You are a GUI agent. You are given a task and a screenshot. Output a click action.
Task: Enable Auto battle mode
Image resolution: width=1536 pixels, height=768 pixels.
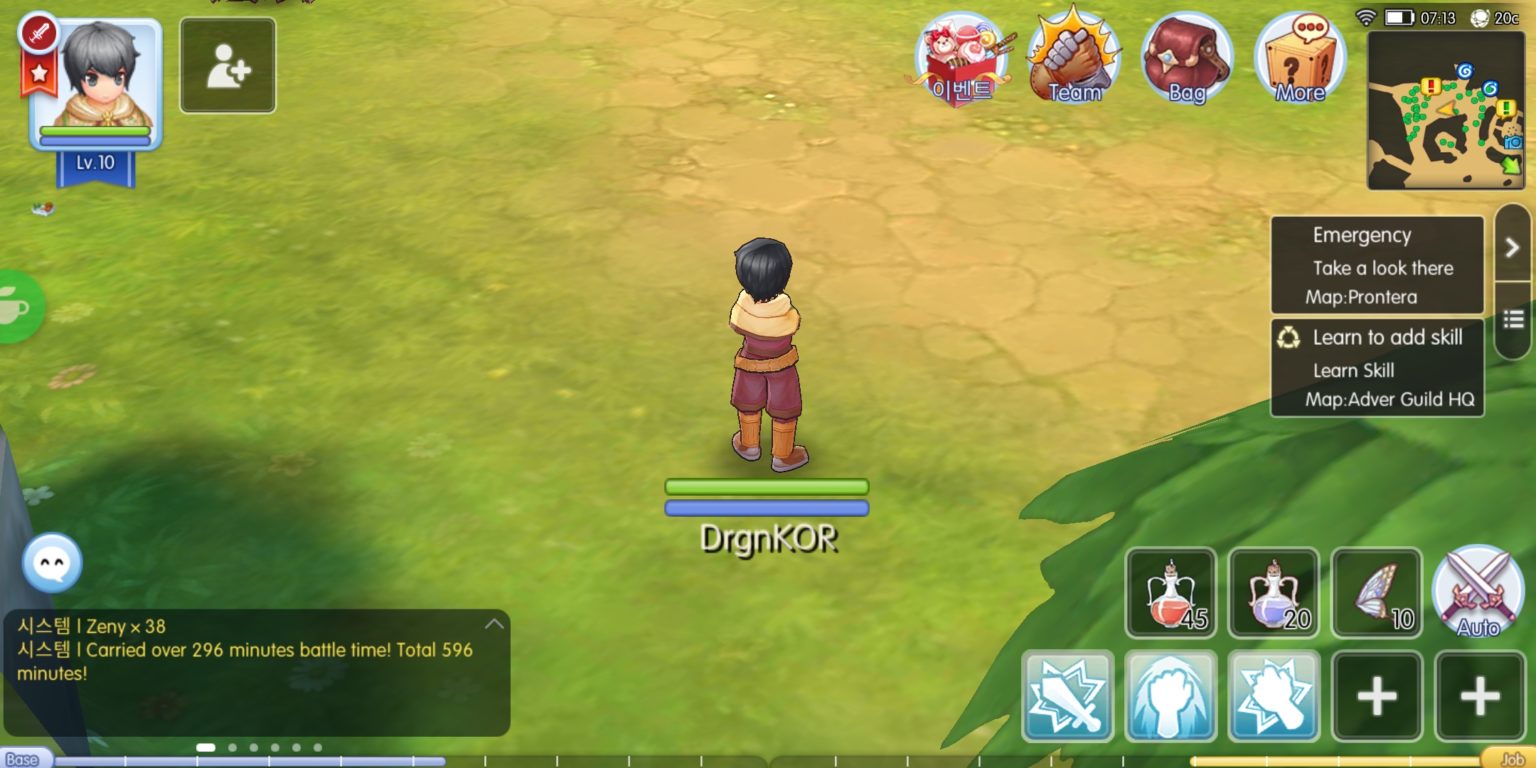click(1477, 592)
